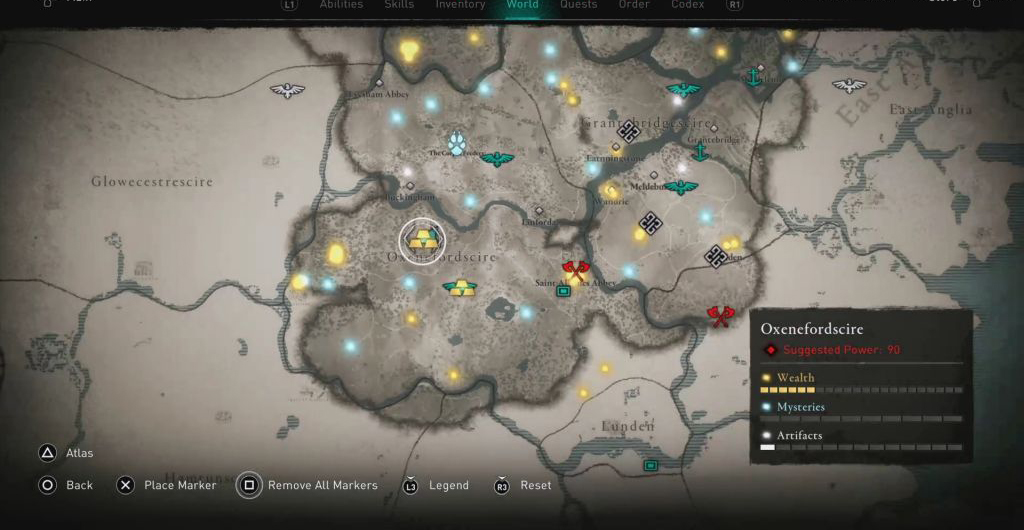Image resolution: width=1024 pixels, height=530 pixels.
Task: Go to the Inventory tab
Action: 460,5
